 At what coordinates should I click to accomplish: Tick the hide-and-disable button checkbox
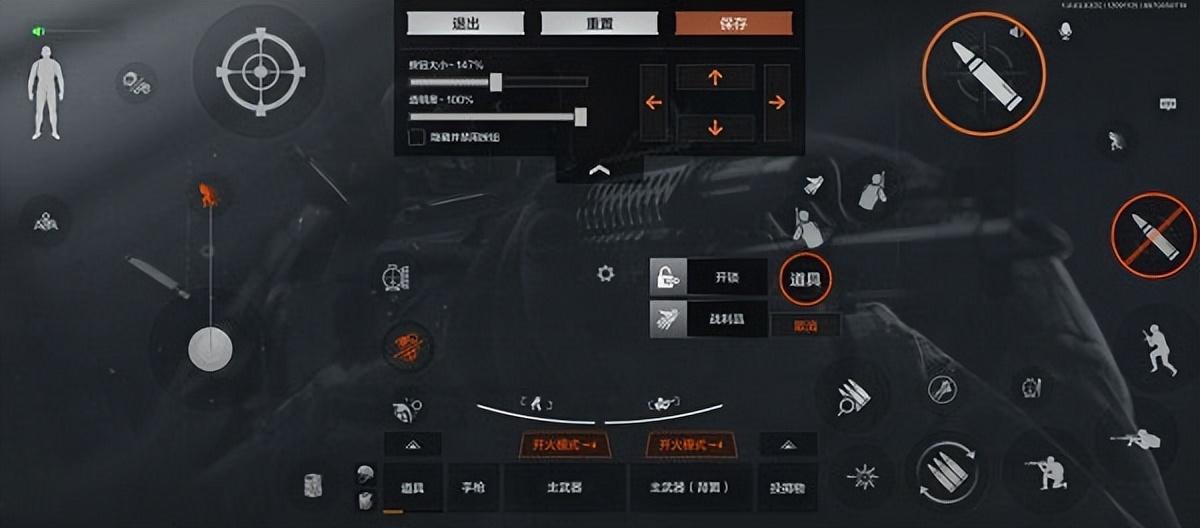tap(416, 135)
